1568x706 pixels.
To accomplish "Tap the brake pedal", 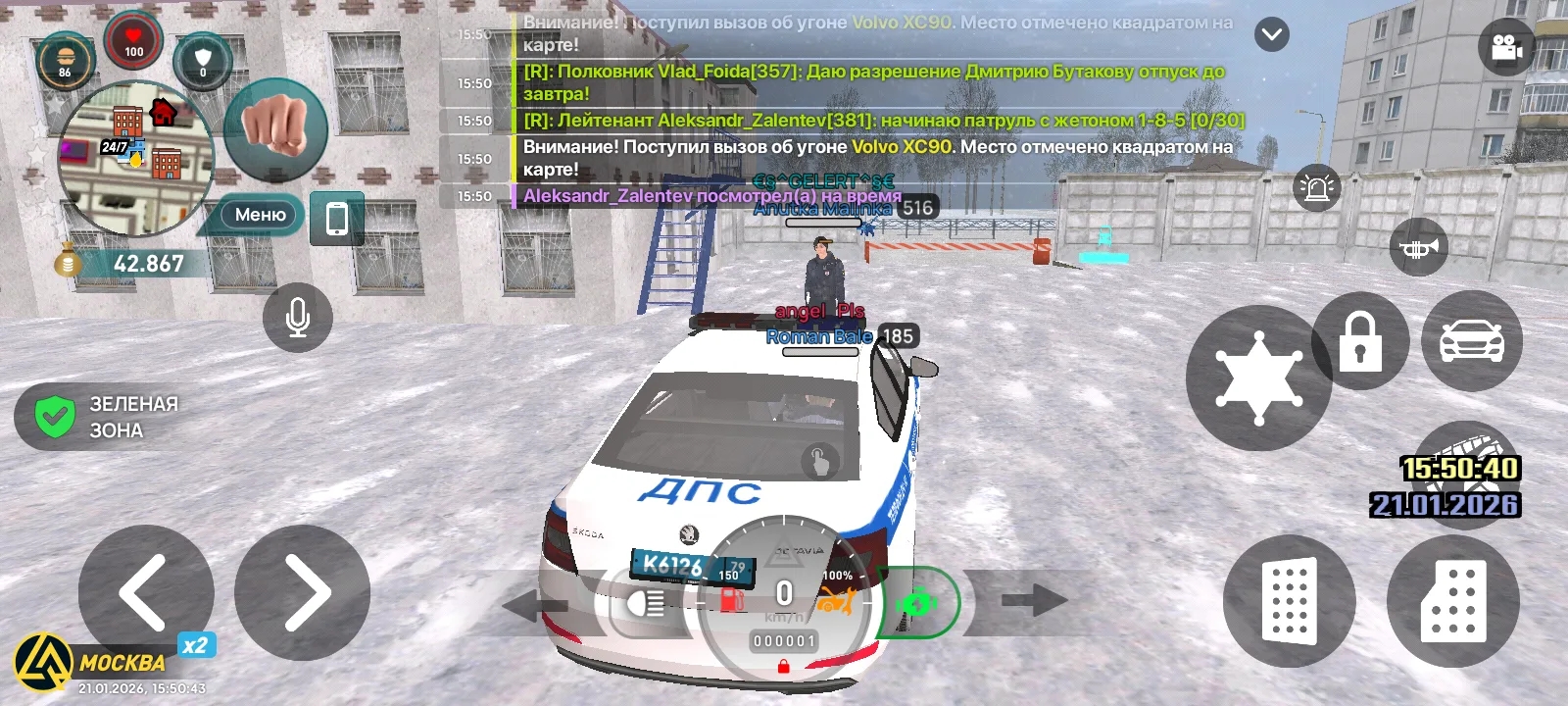I will [1290, 600].
